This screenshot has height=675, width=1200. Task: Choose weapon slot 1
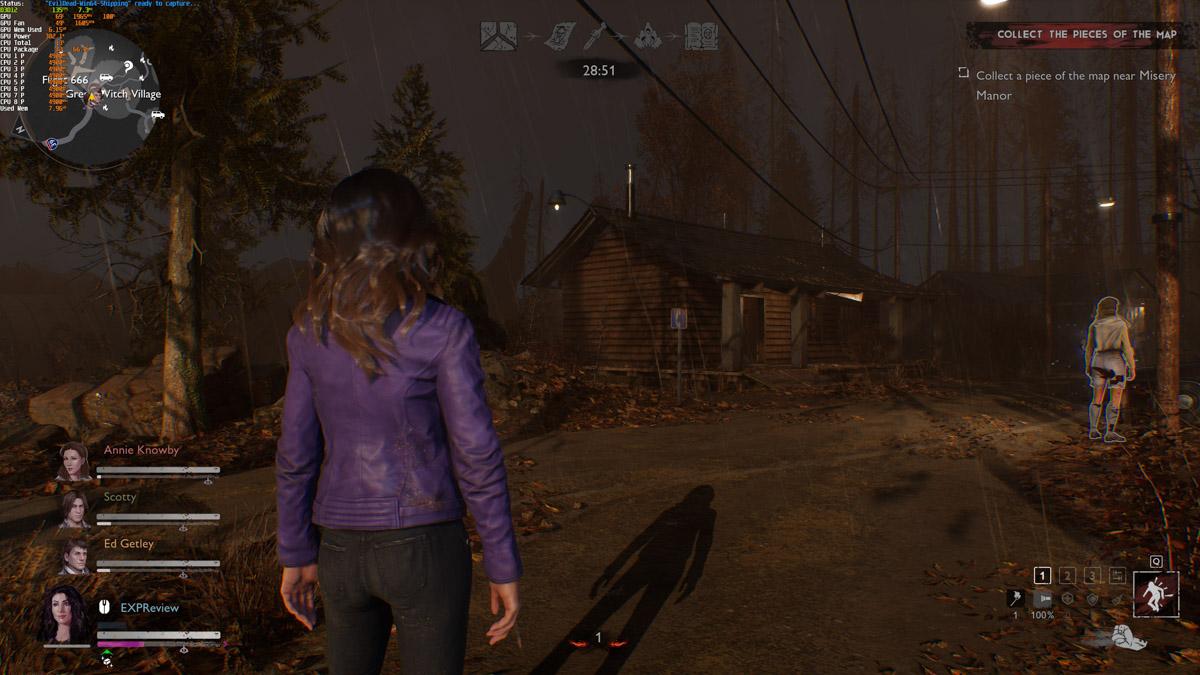click(1042, 575)
